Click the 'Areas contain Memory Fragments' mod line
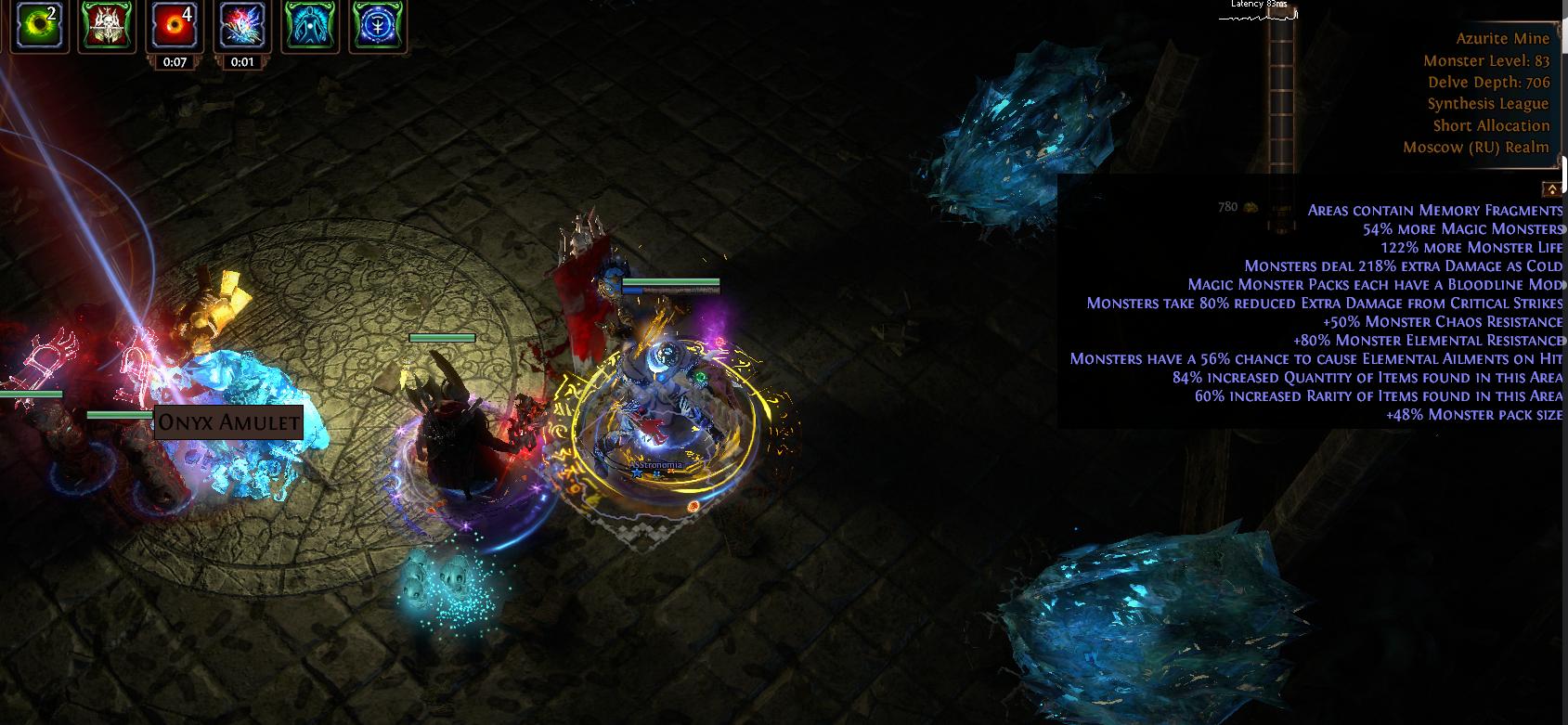The image size is (1568, 725). click(x=1432, y=210)
